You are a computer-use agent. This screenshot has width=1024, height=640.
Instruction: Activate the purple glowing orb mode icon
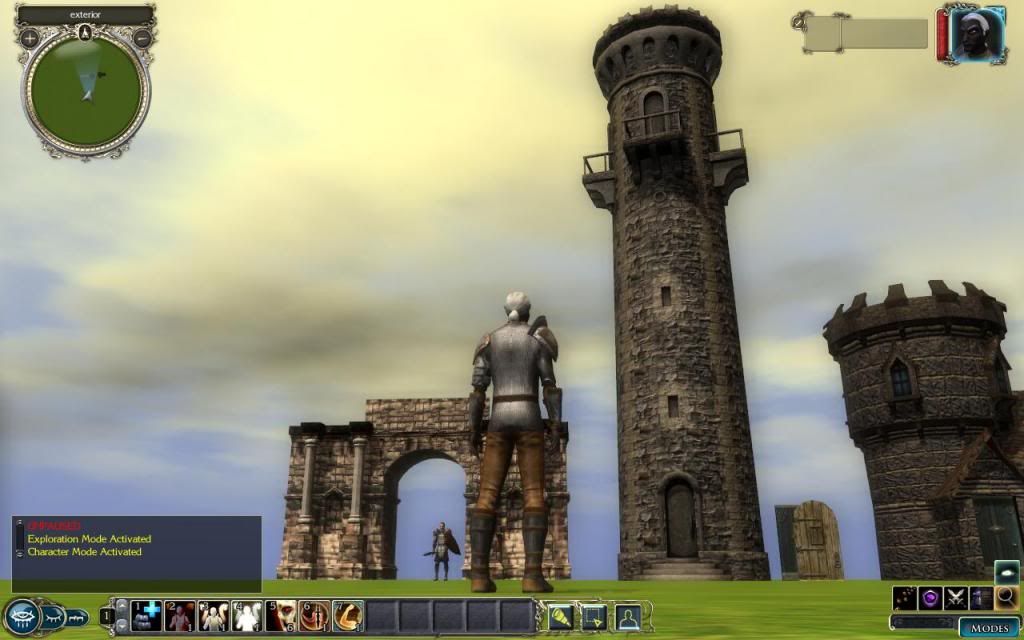click(x=932, y=598)
